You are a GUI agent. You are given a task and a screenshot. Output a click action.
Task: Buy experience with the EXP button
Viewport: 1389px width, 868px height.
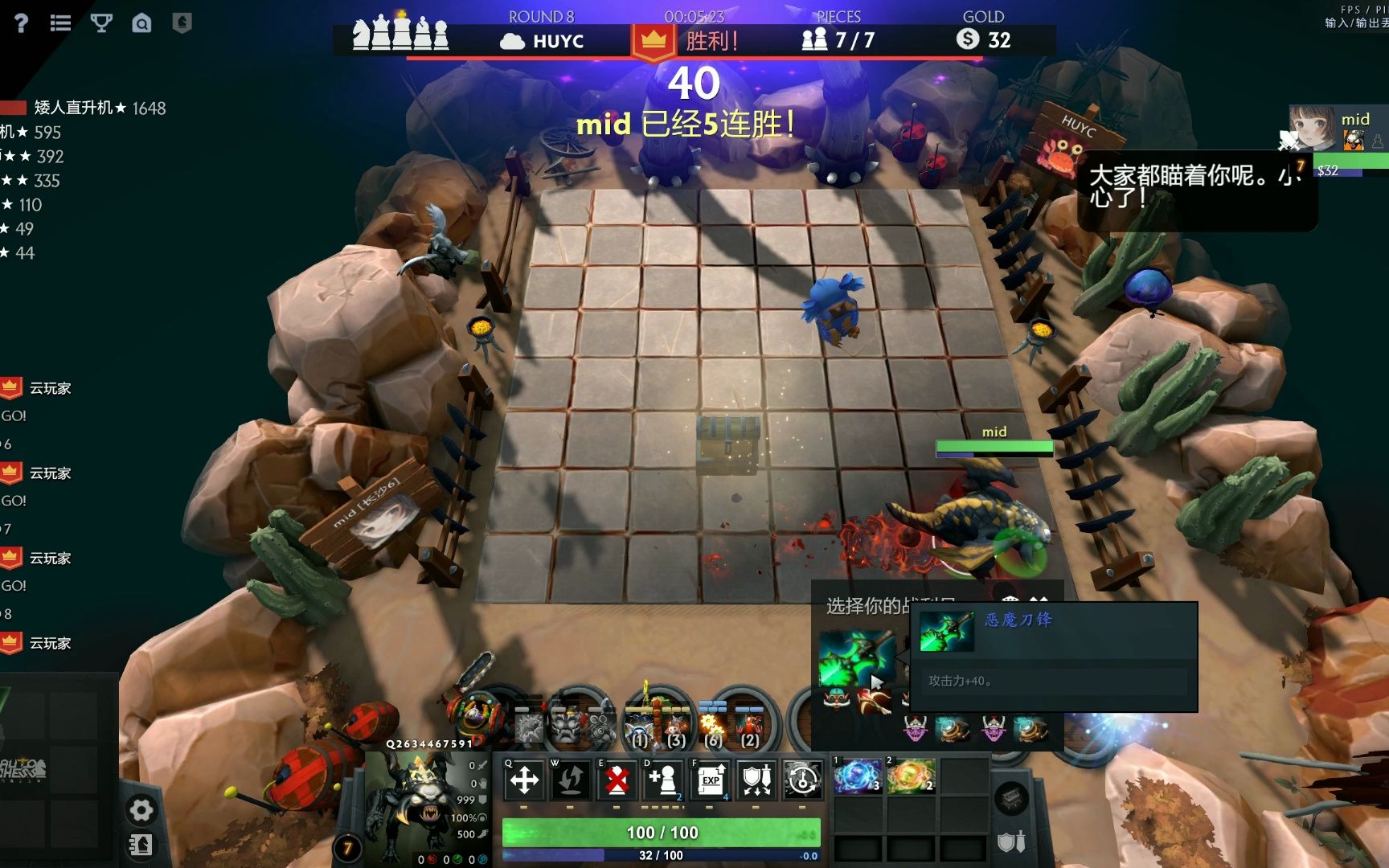[x=711, y=780]
